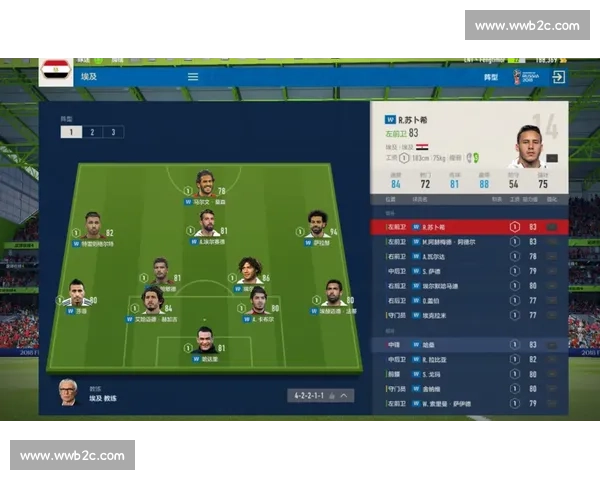Choose the left winger rated 82
The image size is (600, 480).
[x=93, y=225]
